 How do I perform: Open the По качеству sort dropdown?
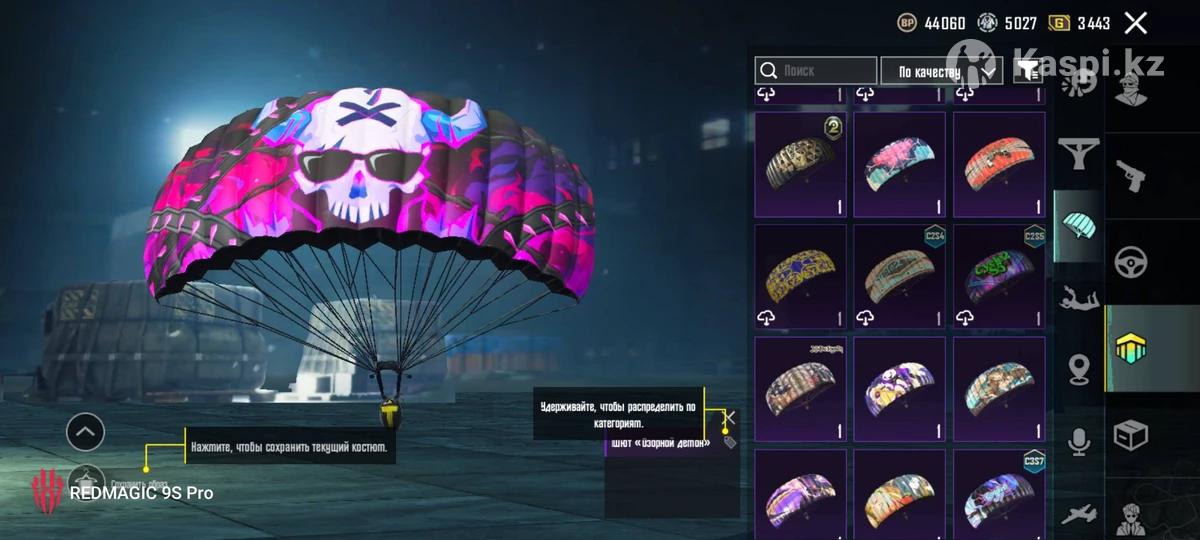click(x=941, y=71)
